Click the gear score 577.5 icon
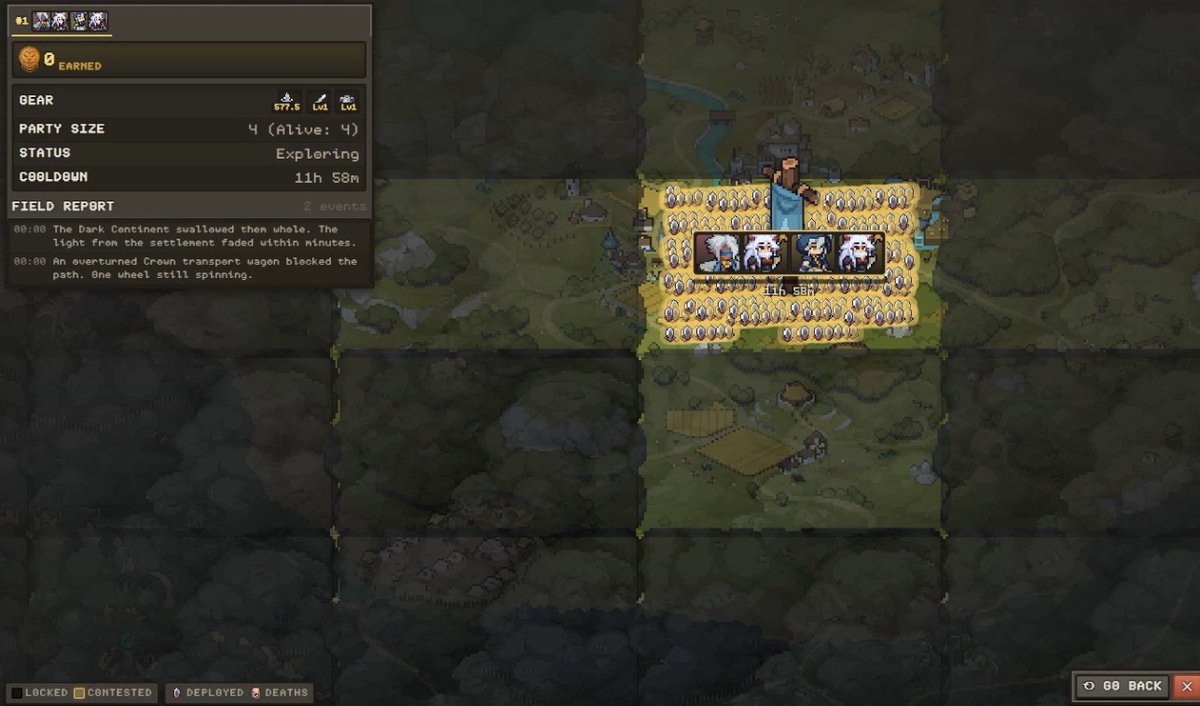This screenshot has width=1200, height=706. coord(287,102)
